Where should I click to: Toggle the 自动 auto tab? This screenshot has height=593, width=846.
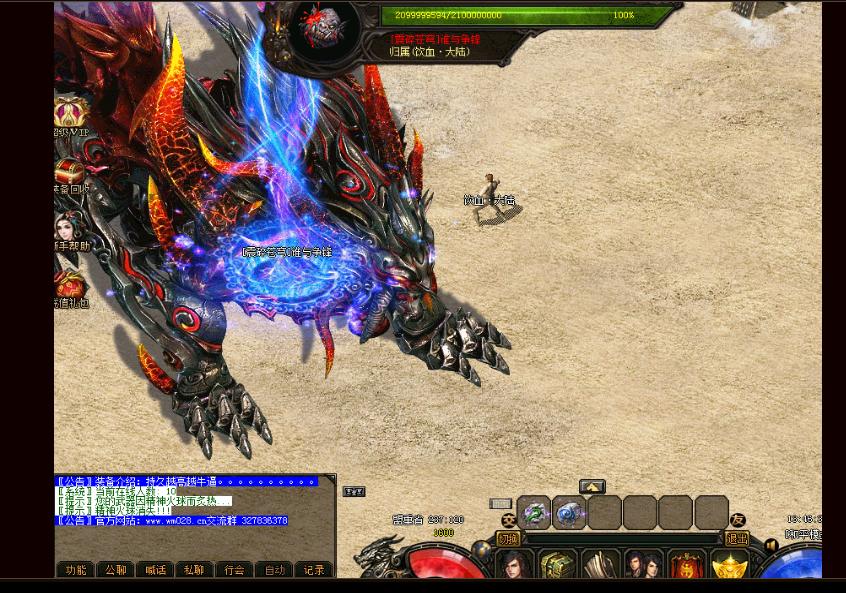pos(274,570)
